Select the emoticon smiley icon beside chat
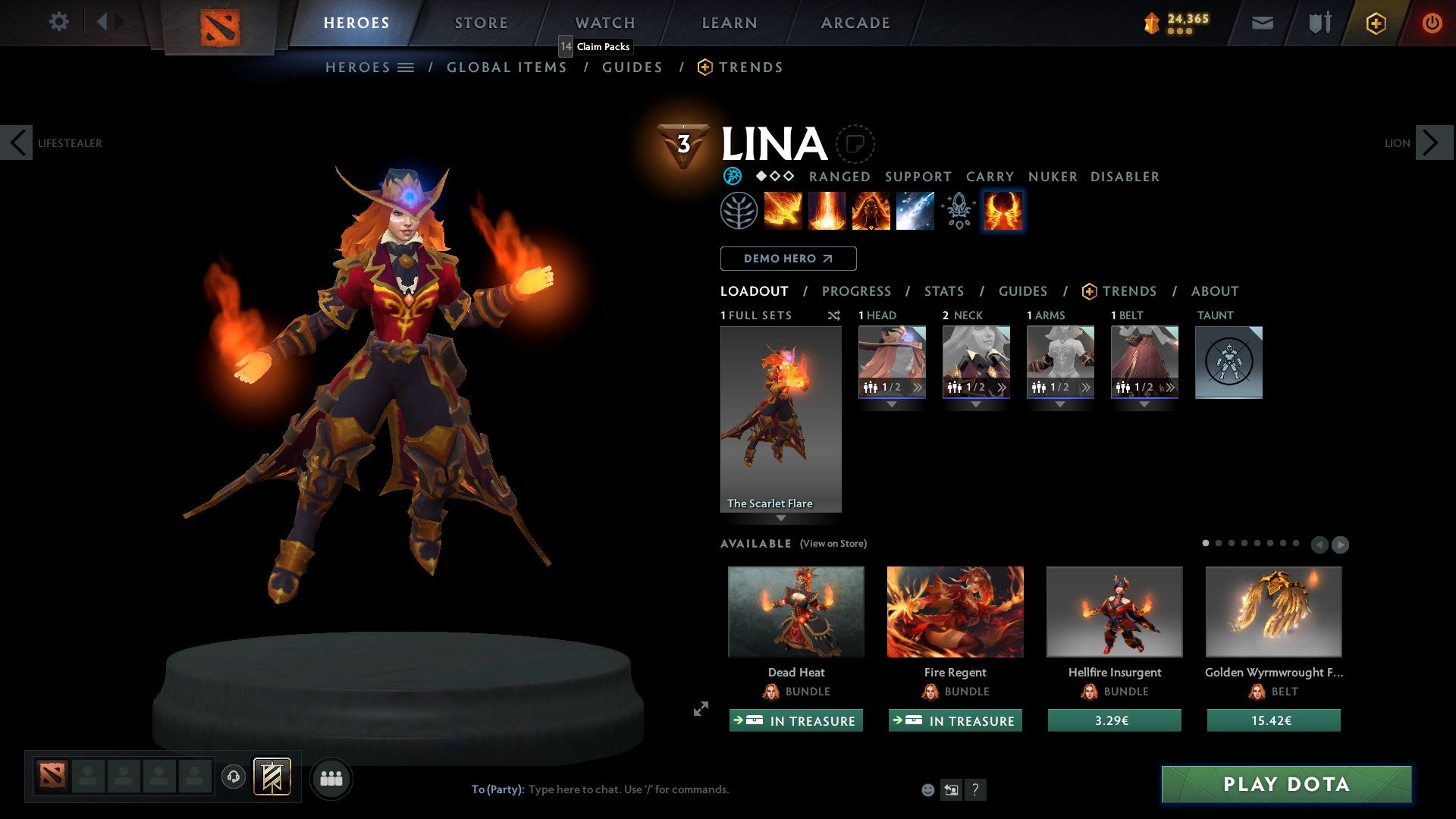 (x=927, y=789)
